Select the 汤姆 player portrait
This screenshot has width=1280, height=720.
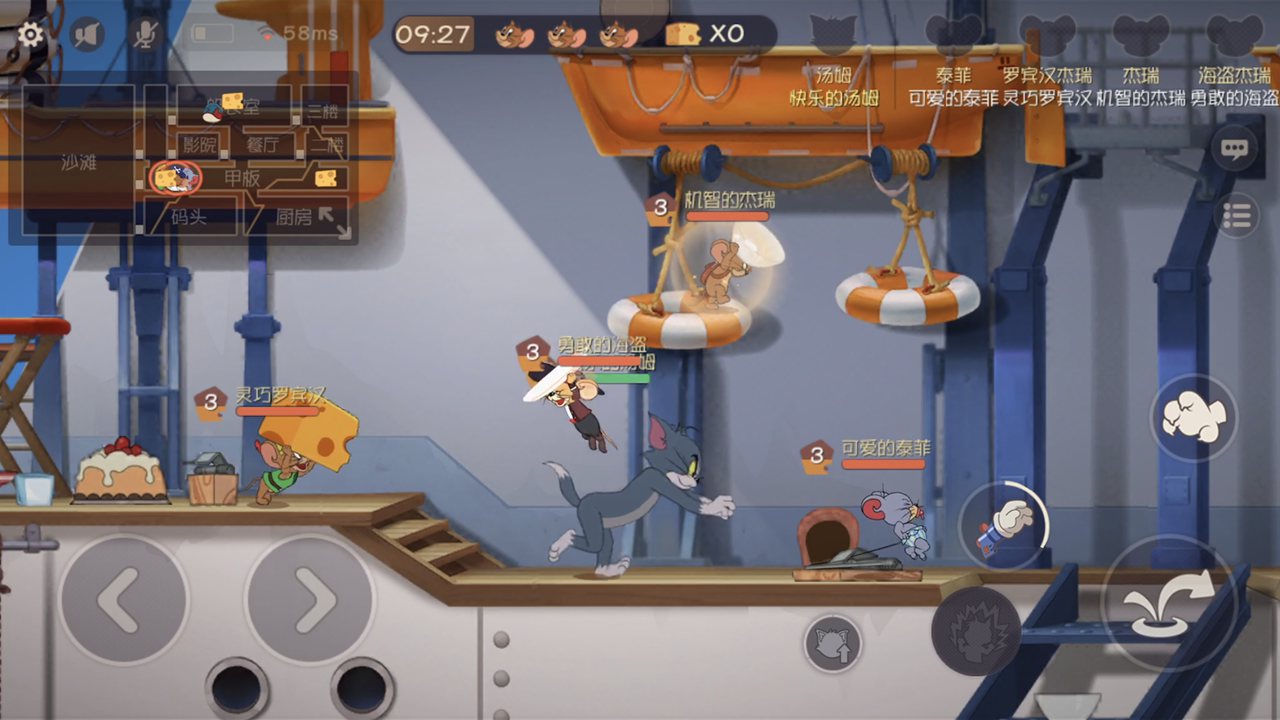[833, 35]
